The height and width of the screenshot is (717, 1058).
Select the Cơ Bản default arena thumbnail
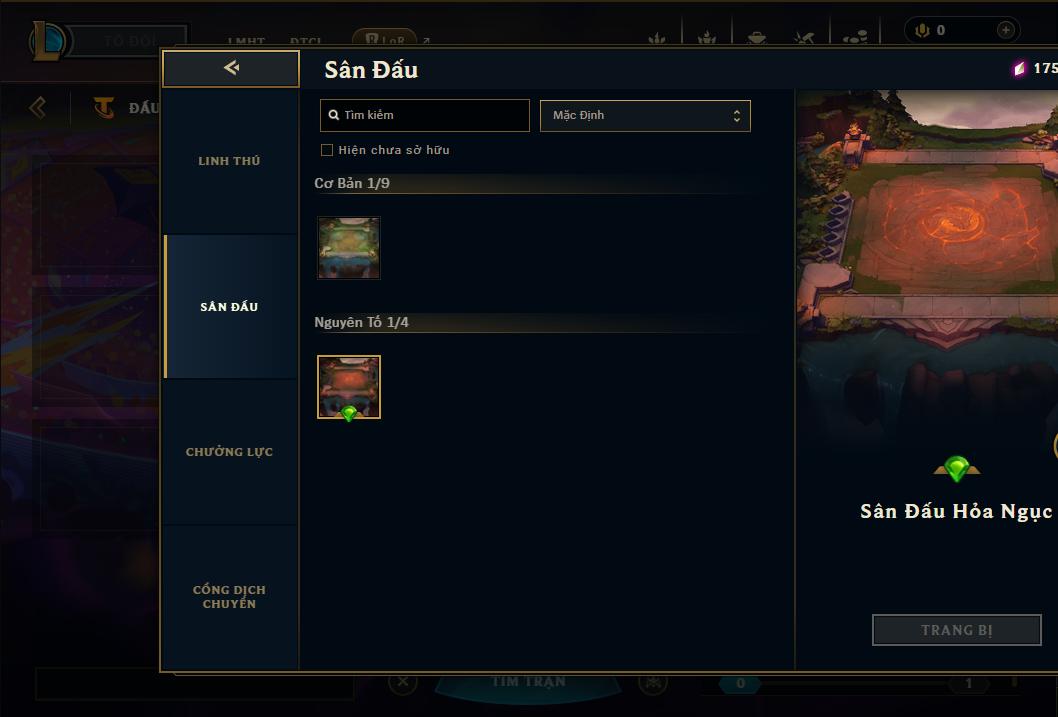(x=349, y=247)
